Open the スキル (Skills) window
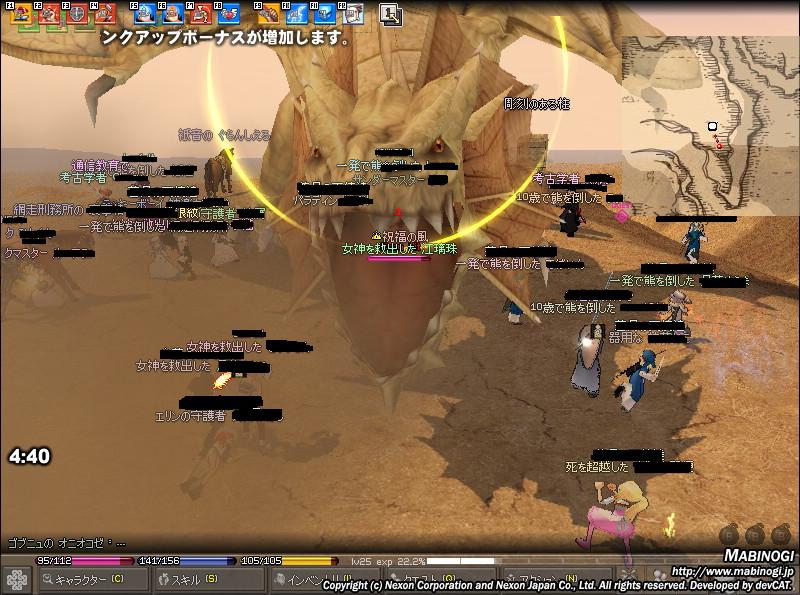The height and width of the screenshot is (595, 800). click(x=190, y=579)
